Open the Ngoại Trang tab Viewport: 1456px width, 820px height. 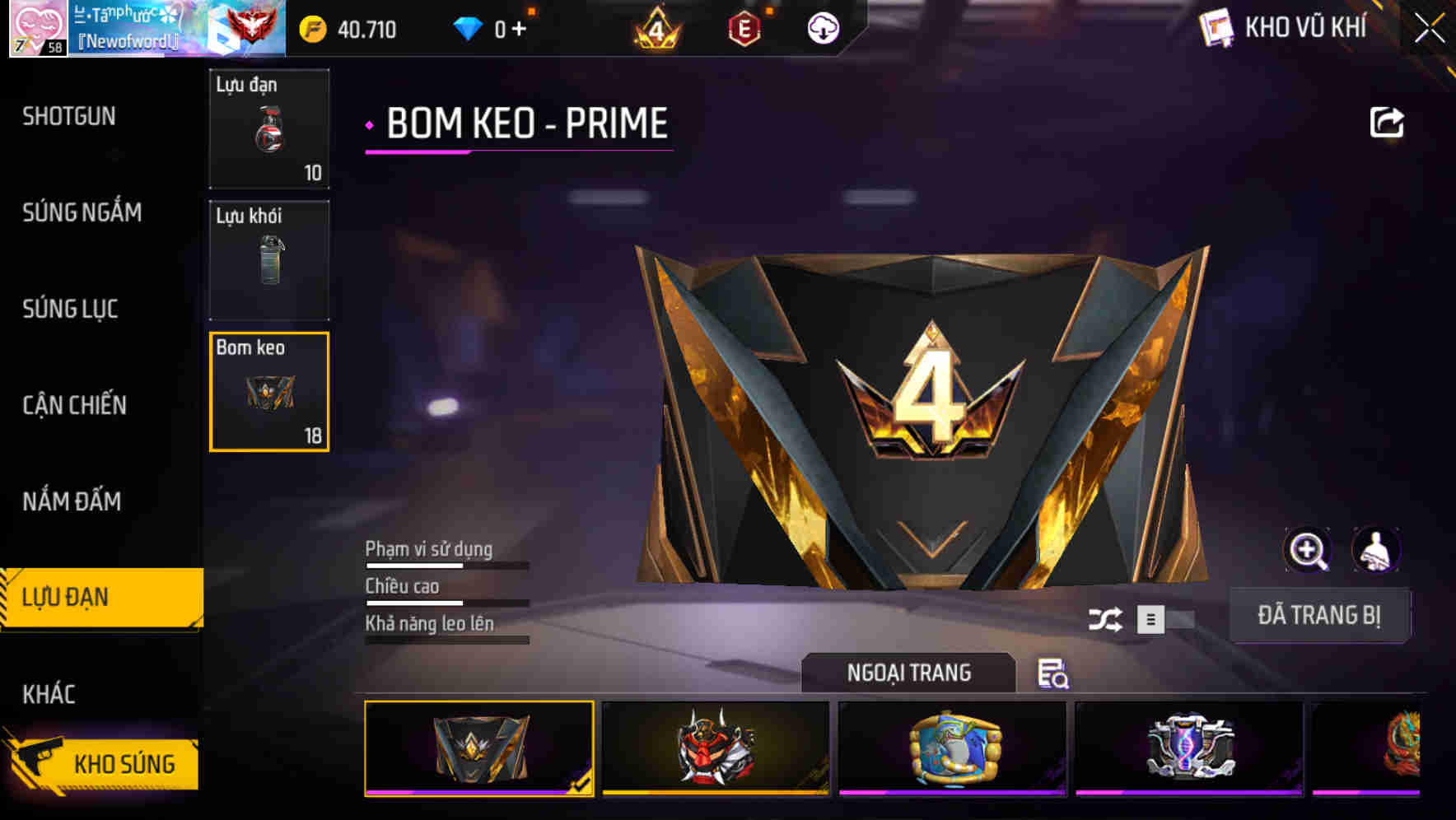click(x=909, y=673)
